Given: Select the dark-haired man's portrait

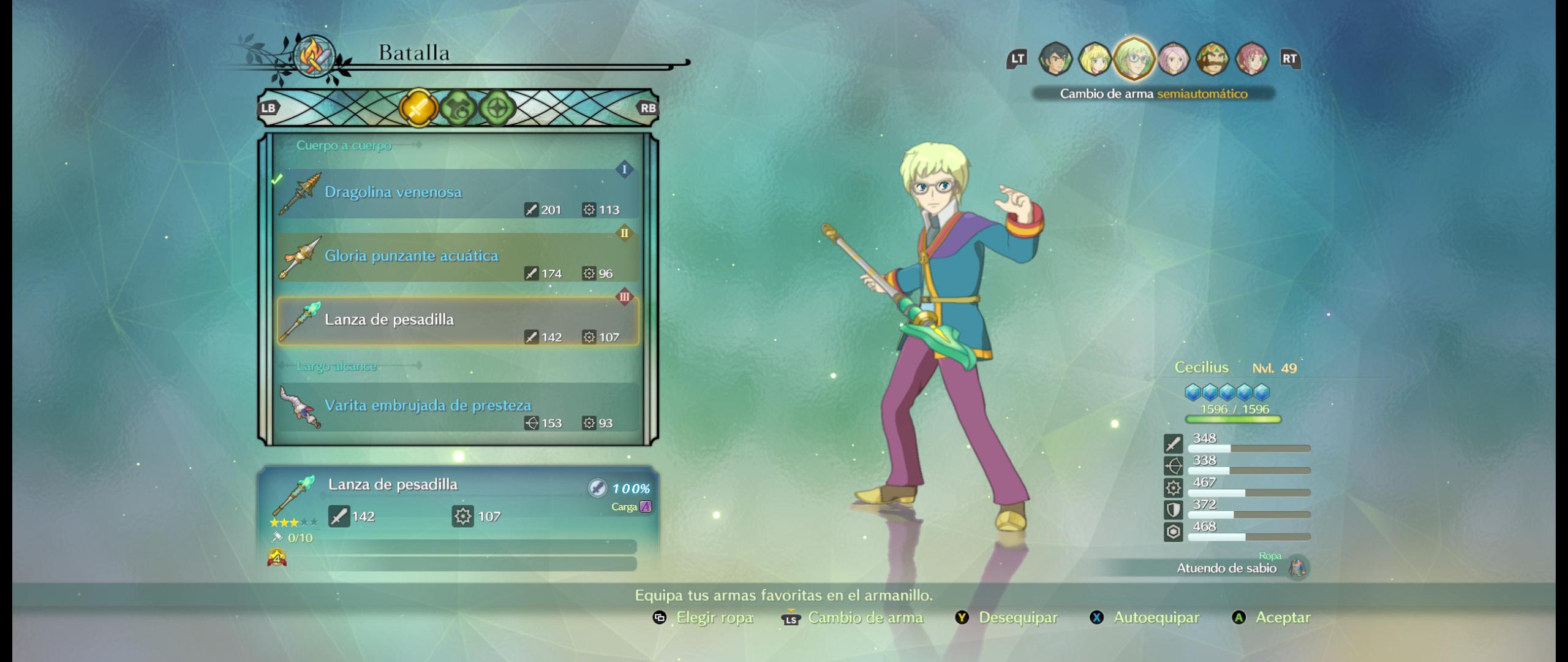Looking at the screenshot, I should (x=1055, y=59).
